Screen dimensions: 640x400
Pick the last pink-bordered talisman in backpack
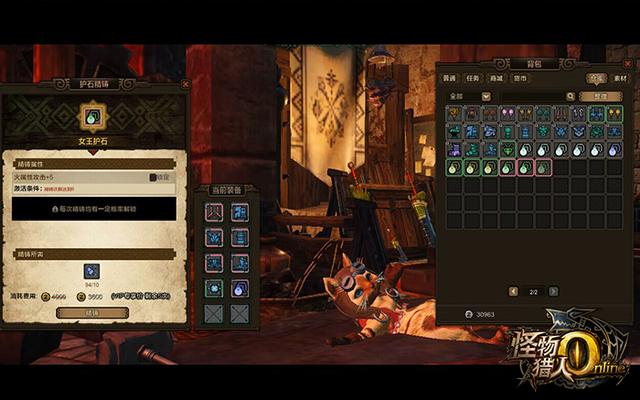[x=543, y=167]
